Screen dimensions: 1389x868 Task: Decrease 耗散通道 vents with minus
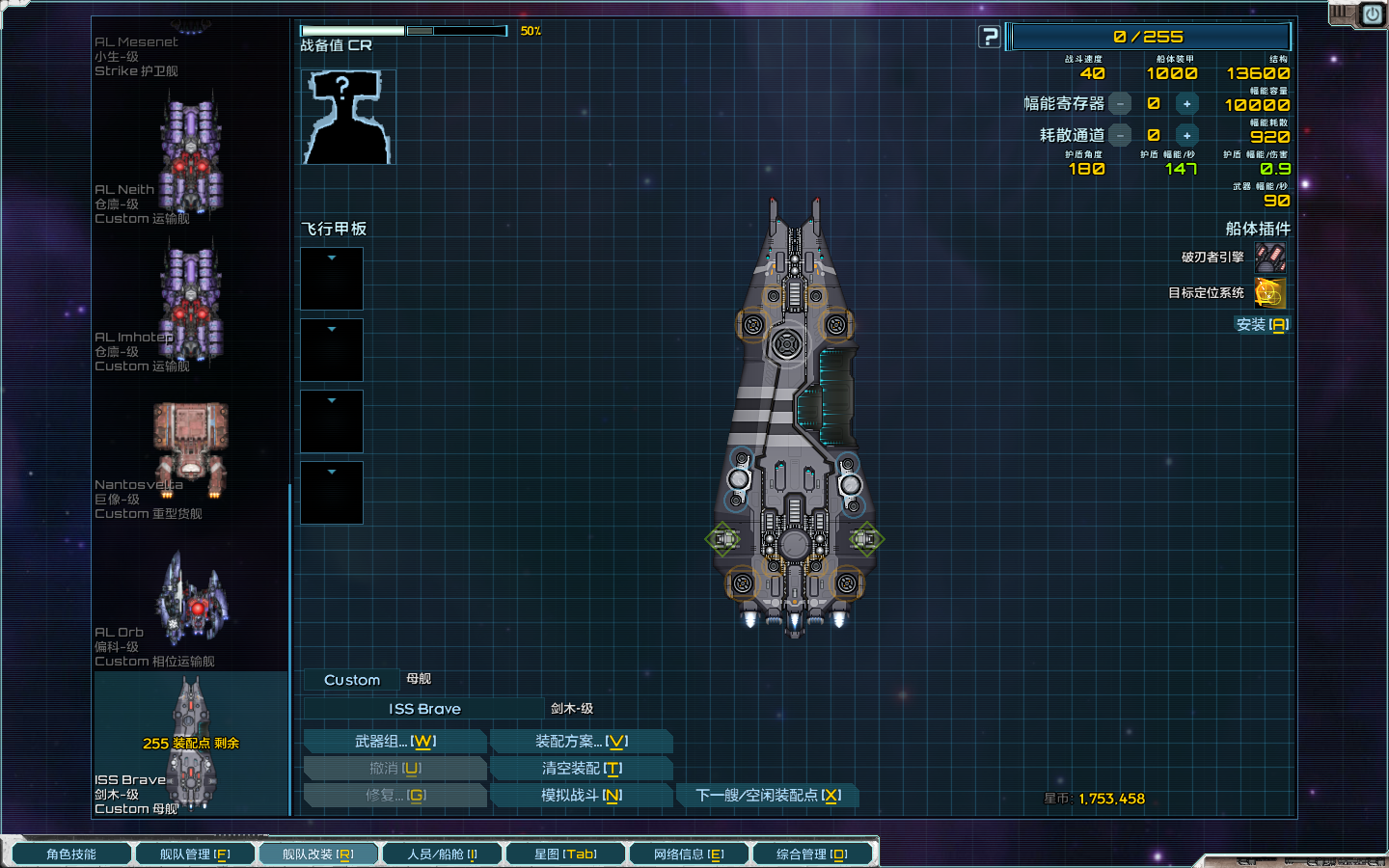click(1120, 136)
